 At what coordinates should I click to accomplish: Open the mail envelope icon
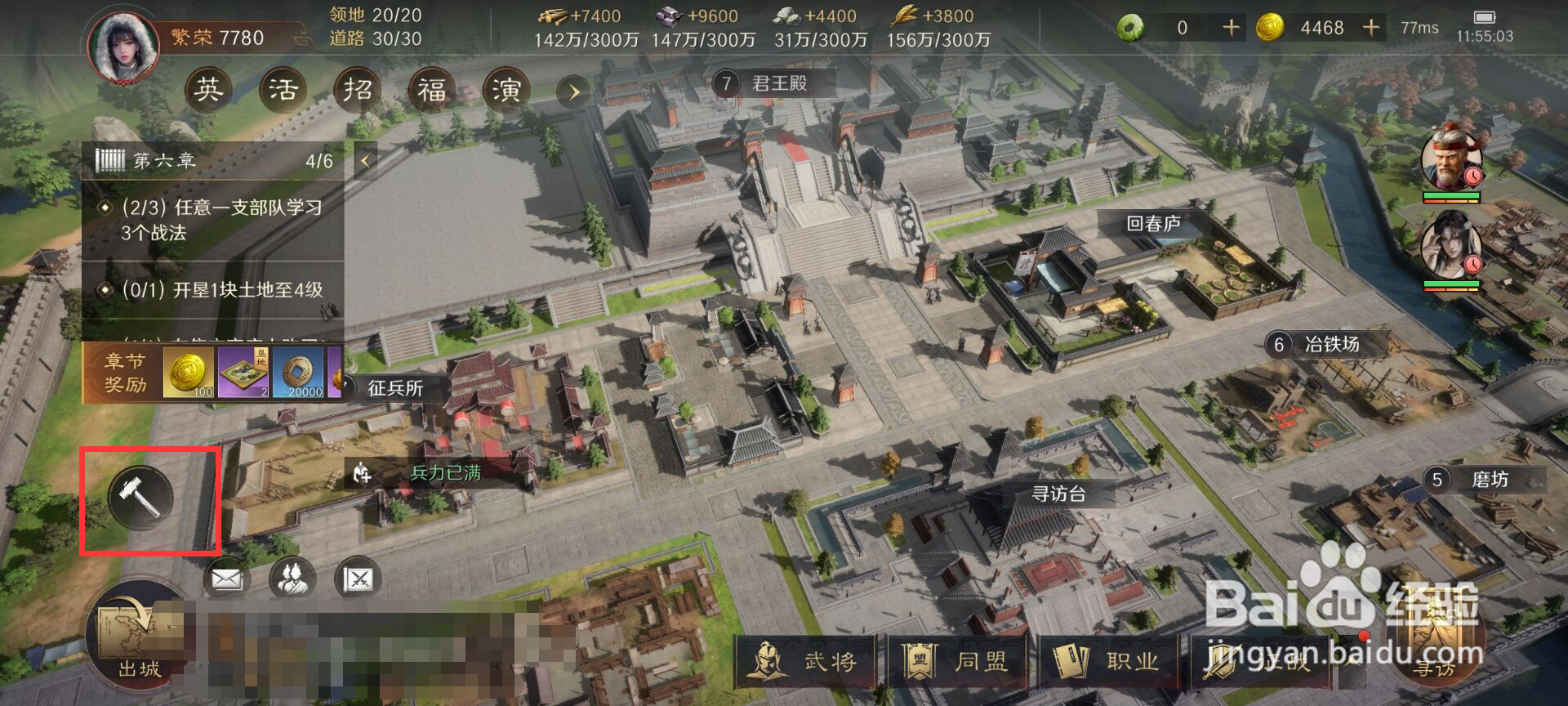click(x=226, y=579)
